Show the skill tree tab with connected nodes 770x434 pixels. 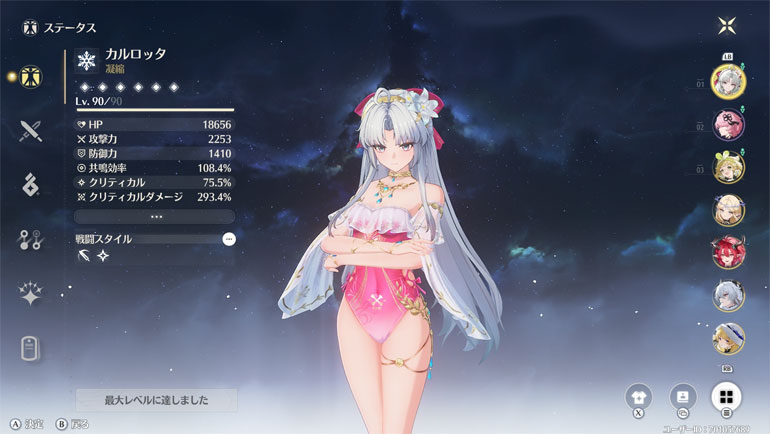[31, 239]
